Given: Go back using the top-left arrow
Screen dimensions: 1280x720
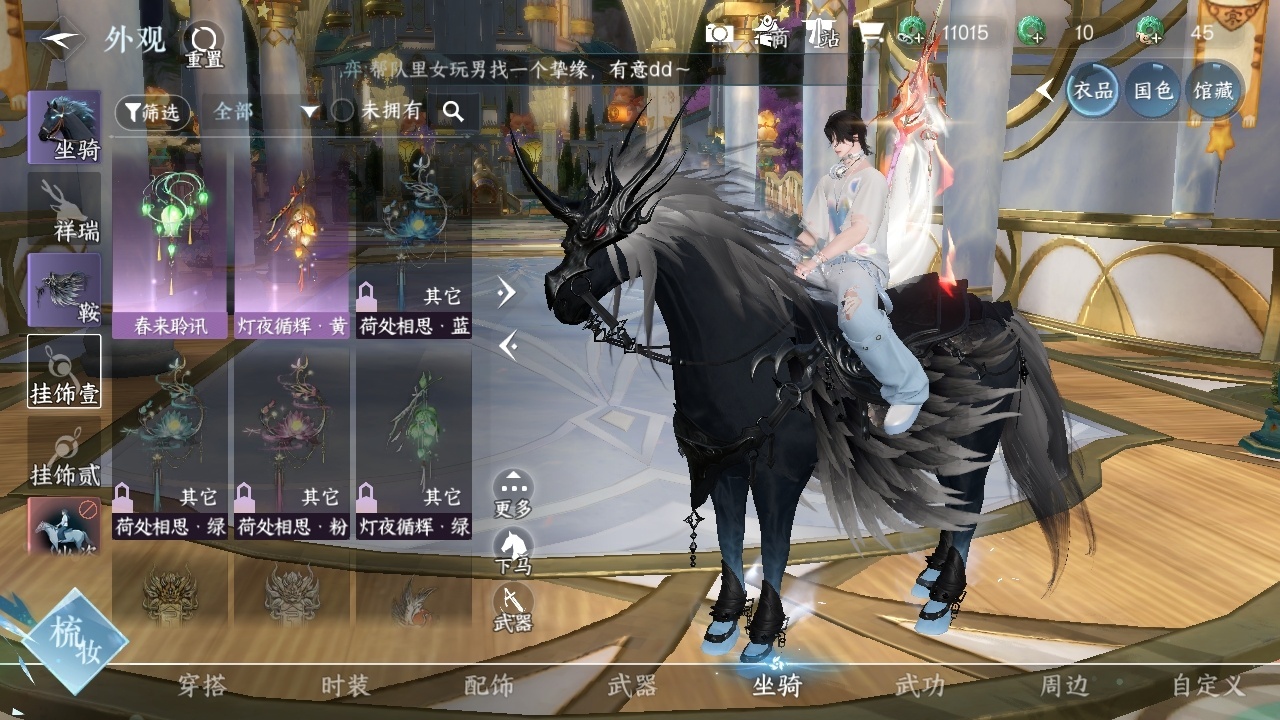Looking at the screenshot, I should click(62, 40).
